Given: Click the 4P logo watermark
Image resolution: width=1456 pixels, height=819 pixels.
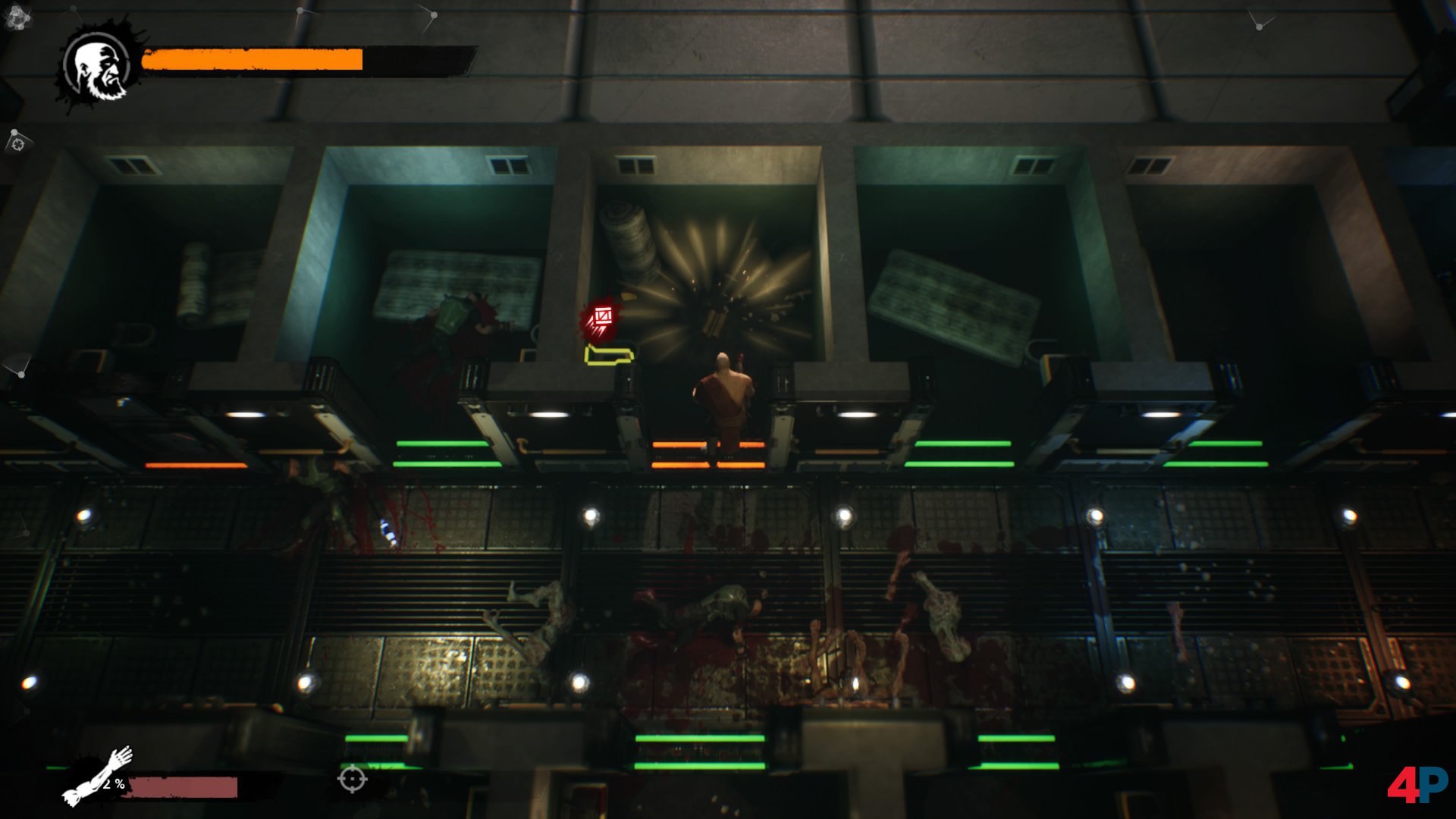Looking at the screenshot, I should click(x=1417, y=784).
